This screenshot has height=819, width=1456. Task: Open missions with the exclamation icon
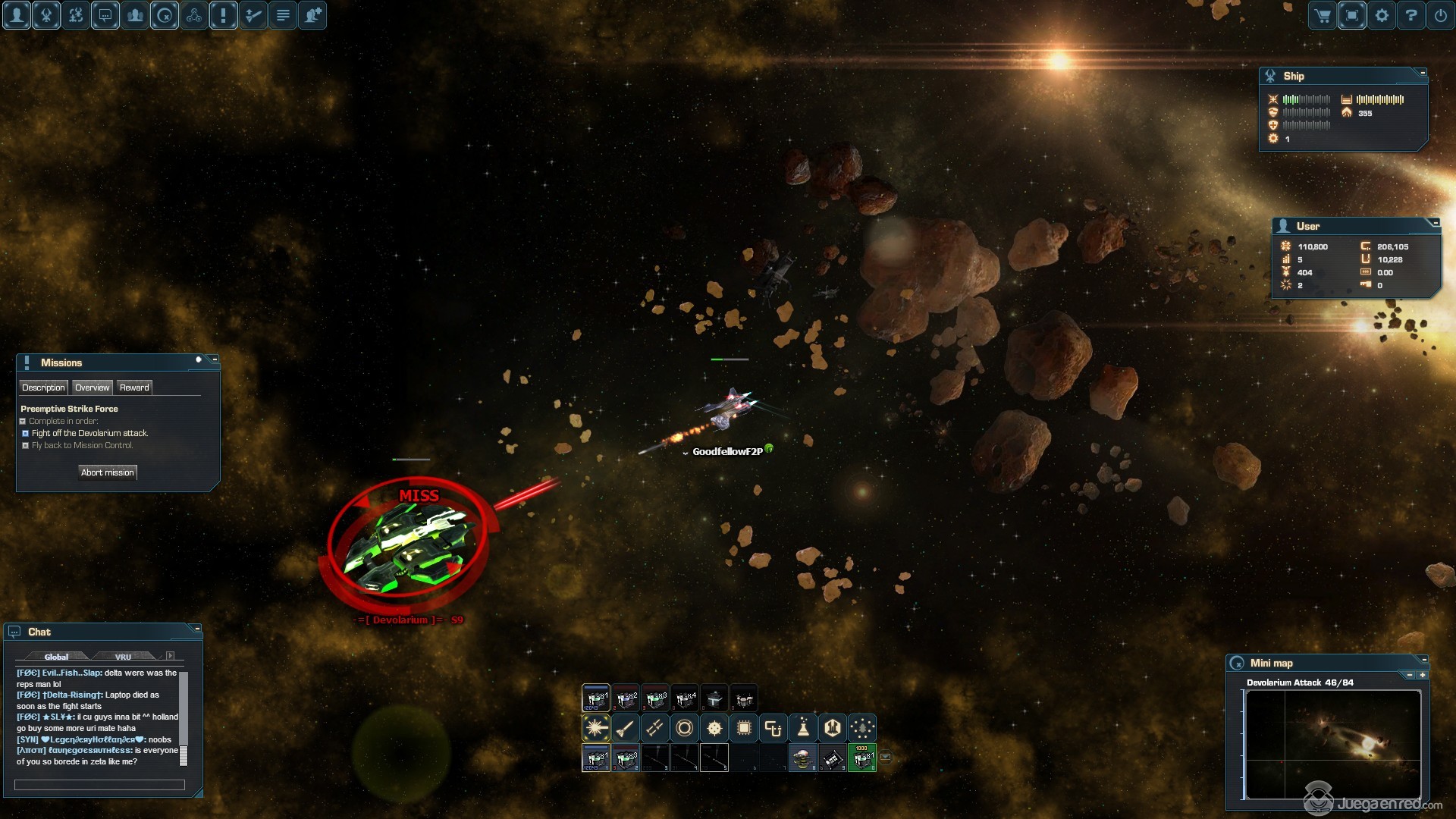(224, 15)
